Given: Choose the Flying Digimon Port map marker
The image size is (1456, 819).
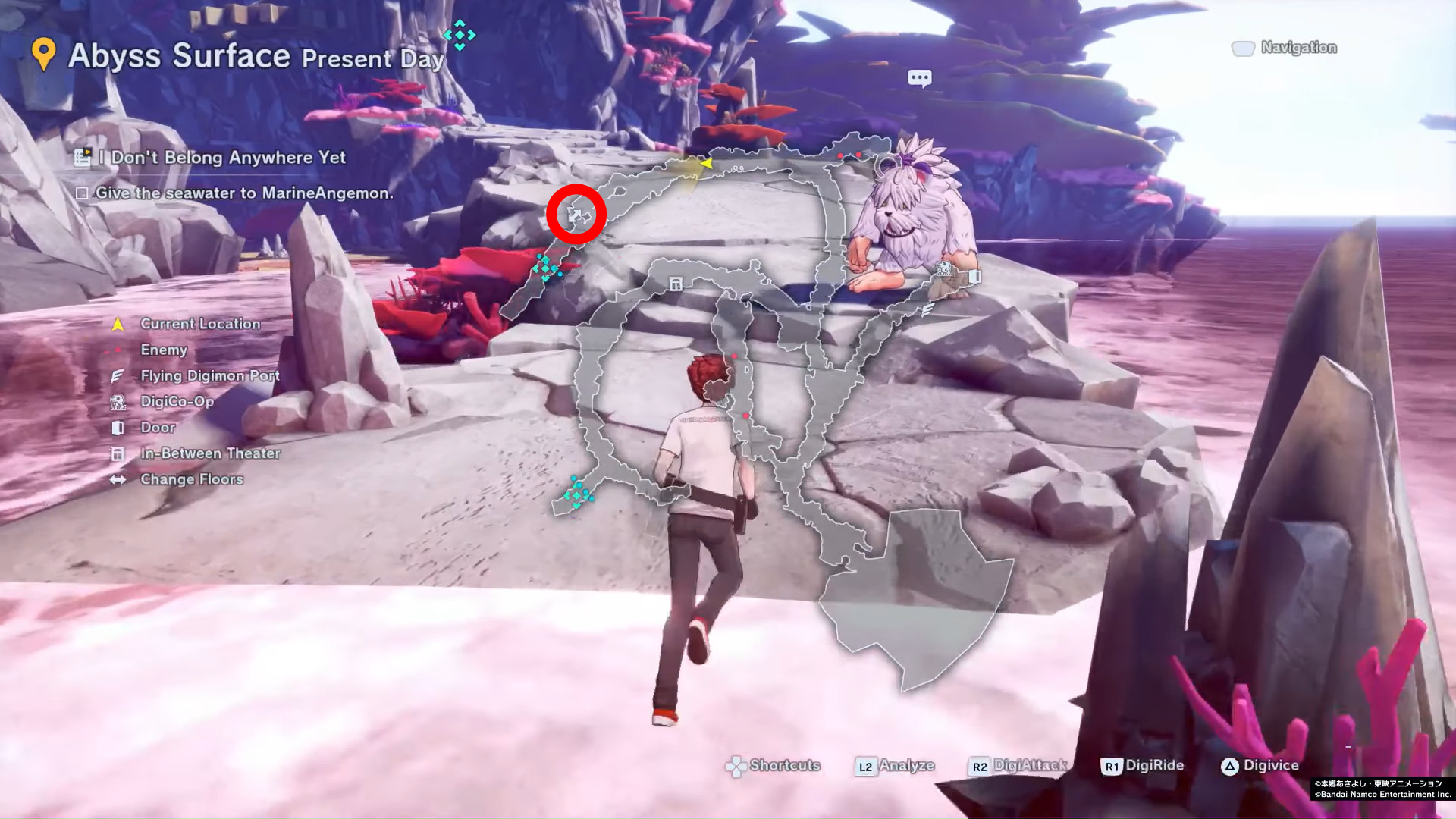Looking at the screenshot, I should point(927,309).
